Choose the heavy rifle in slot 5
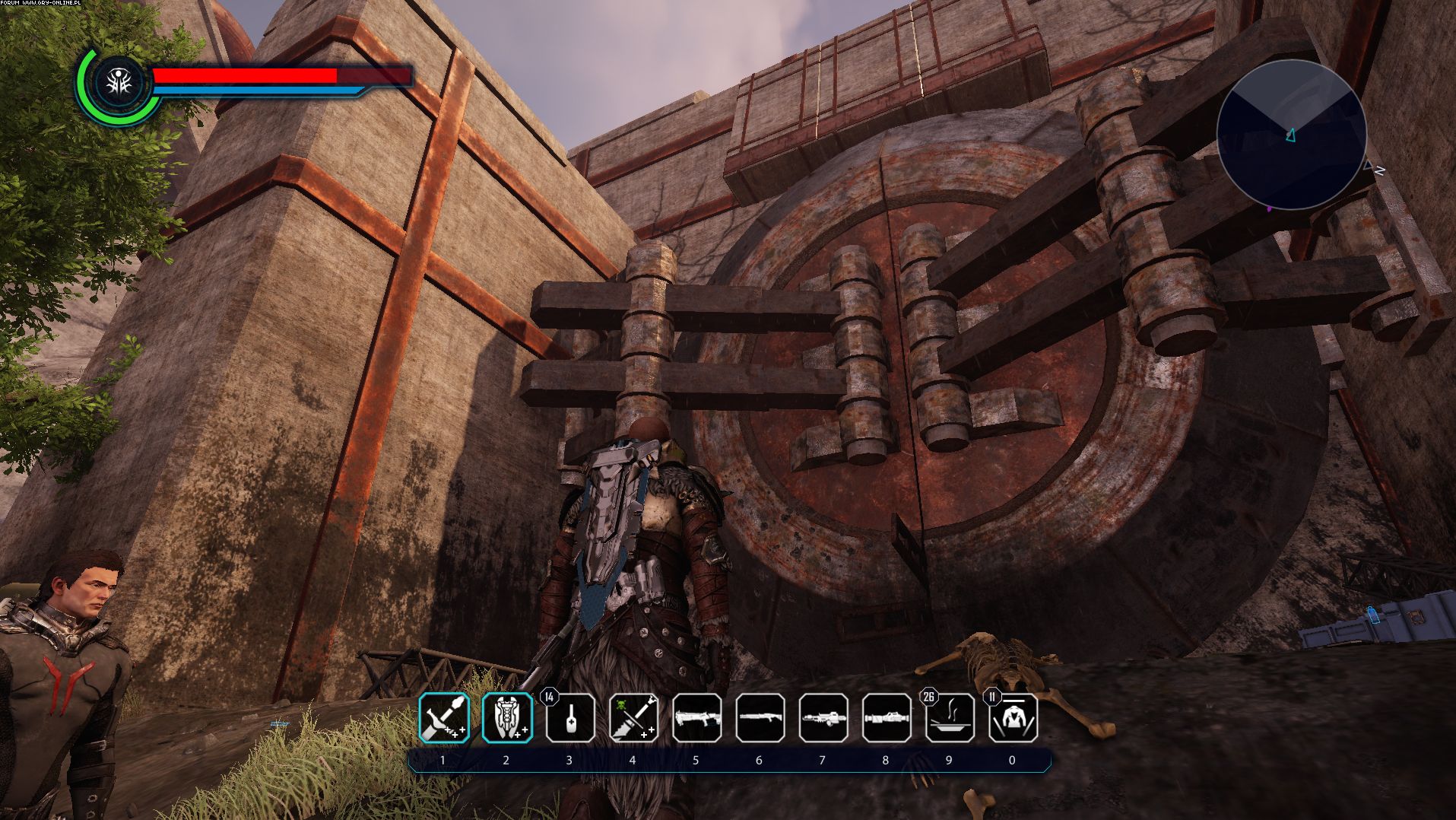This screenshot has width=1456, height=820. tap(696, 718)
